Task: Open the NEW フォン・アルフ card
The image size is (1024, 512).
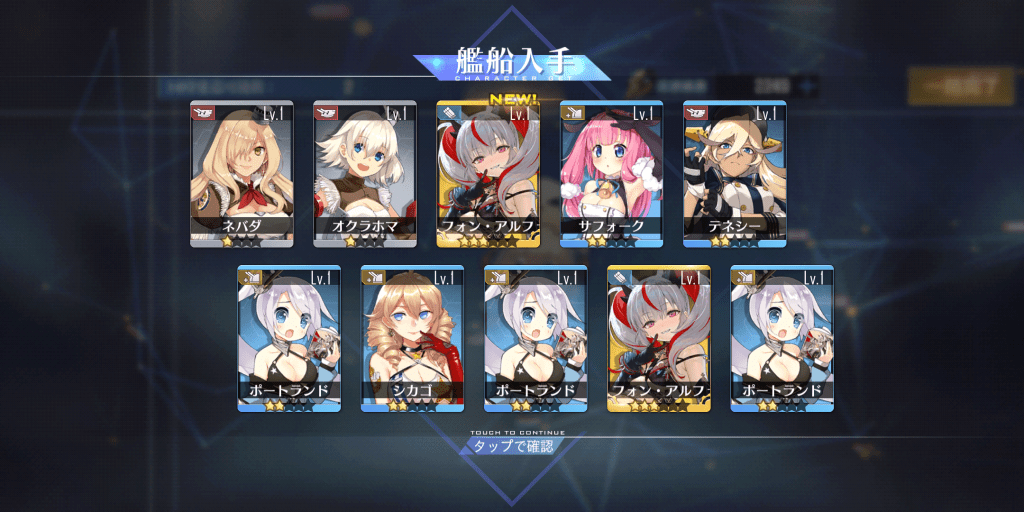Action: coord(488,174)
